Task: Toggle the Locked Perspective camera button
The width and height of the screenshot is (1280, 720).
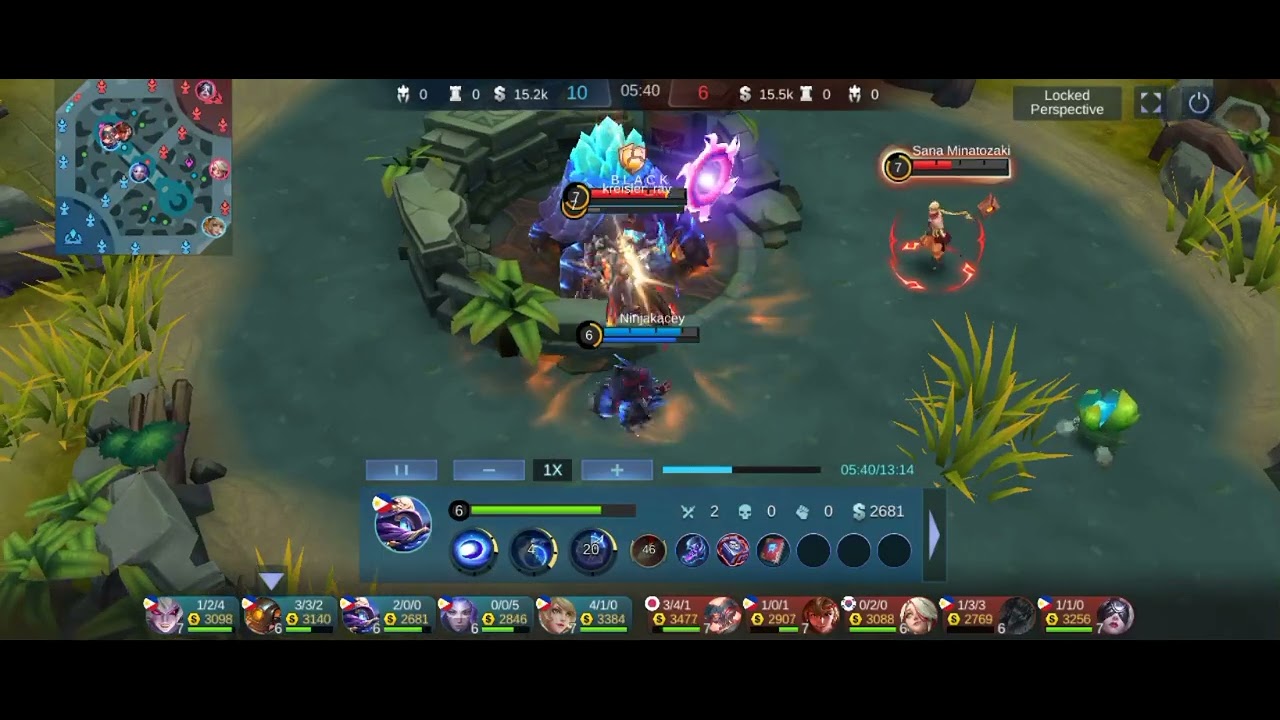Action: 1067,103
